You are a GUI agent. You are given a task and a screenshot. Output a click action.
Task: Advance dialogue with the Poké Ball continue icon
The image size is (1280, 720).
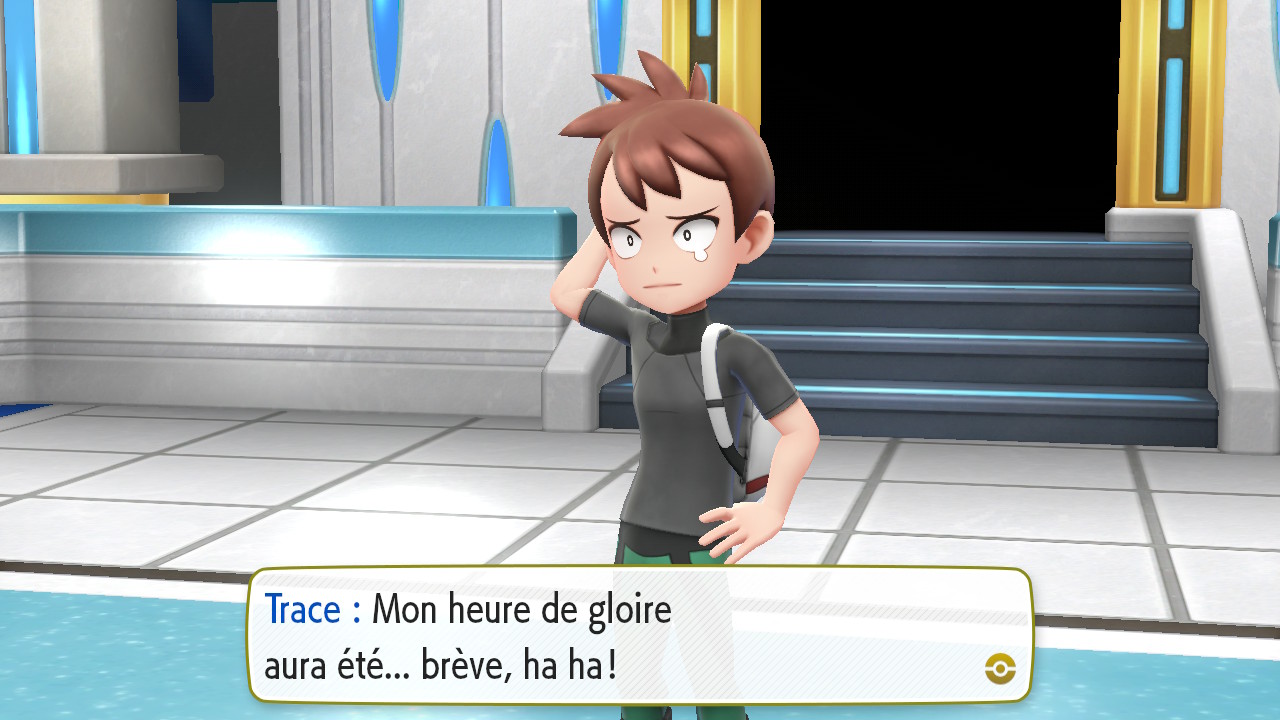tap(1000, 668)
